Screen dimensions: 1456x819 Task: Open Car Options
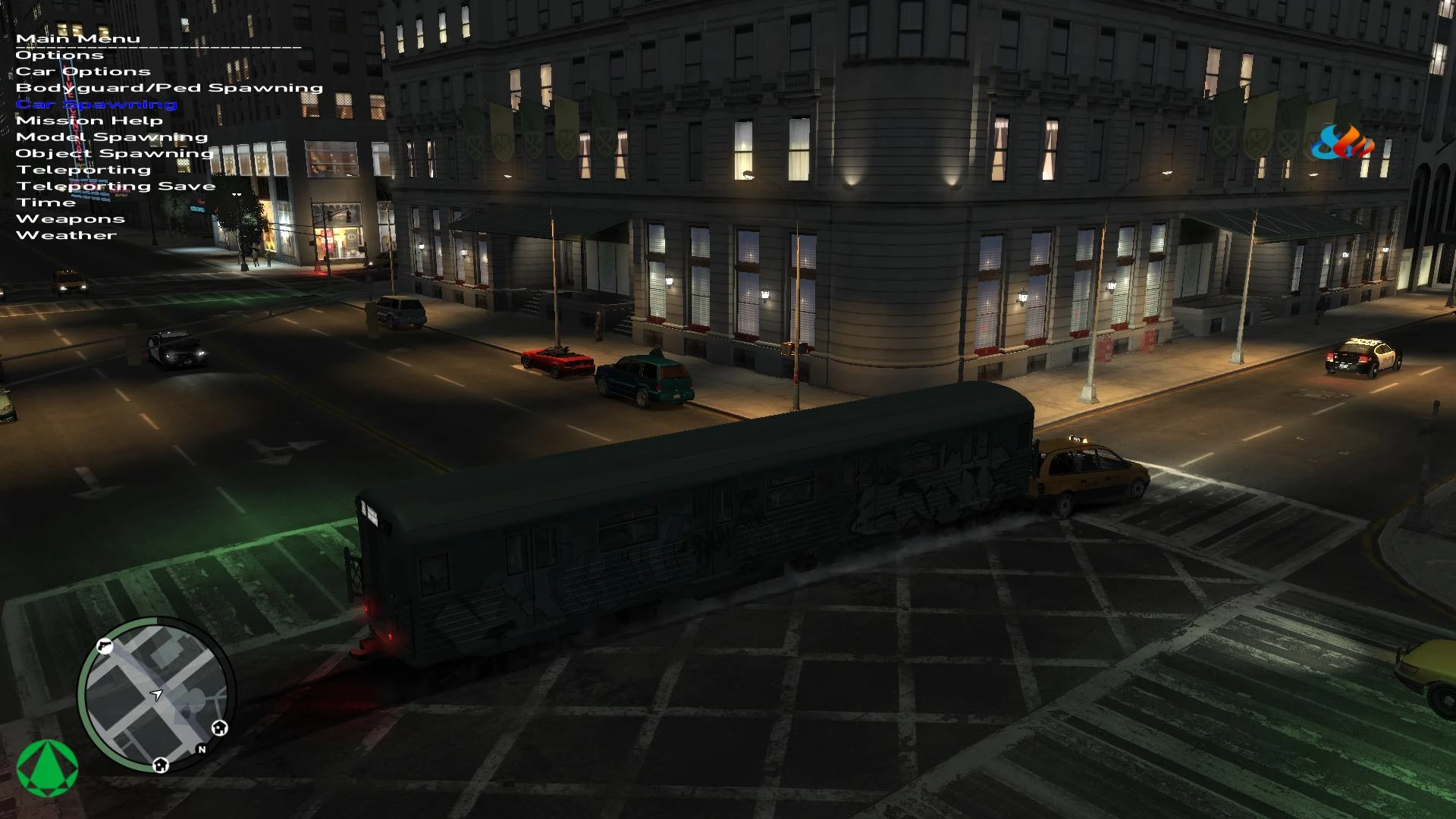[83, 71]
